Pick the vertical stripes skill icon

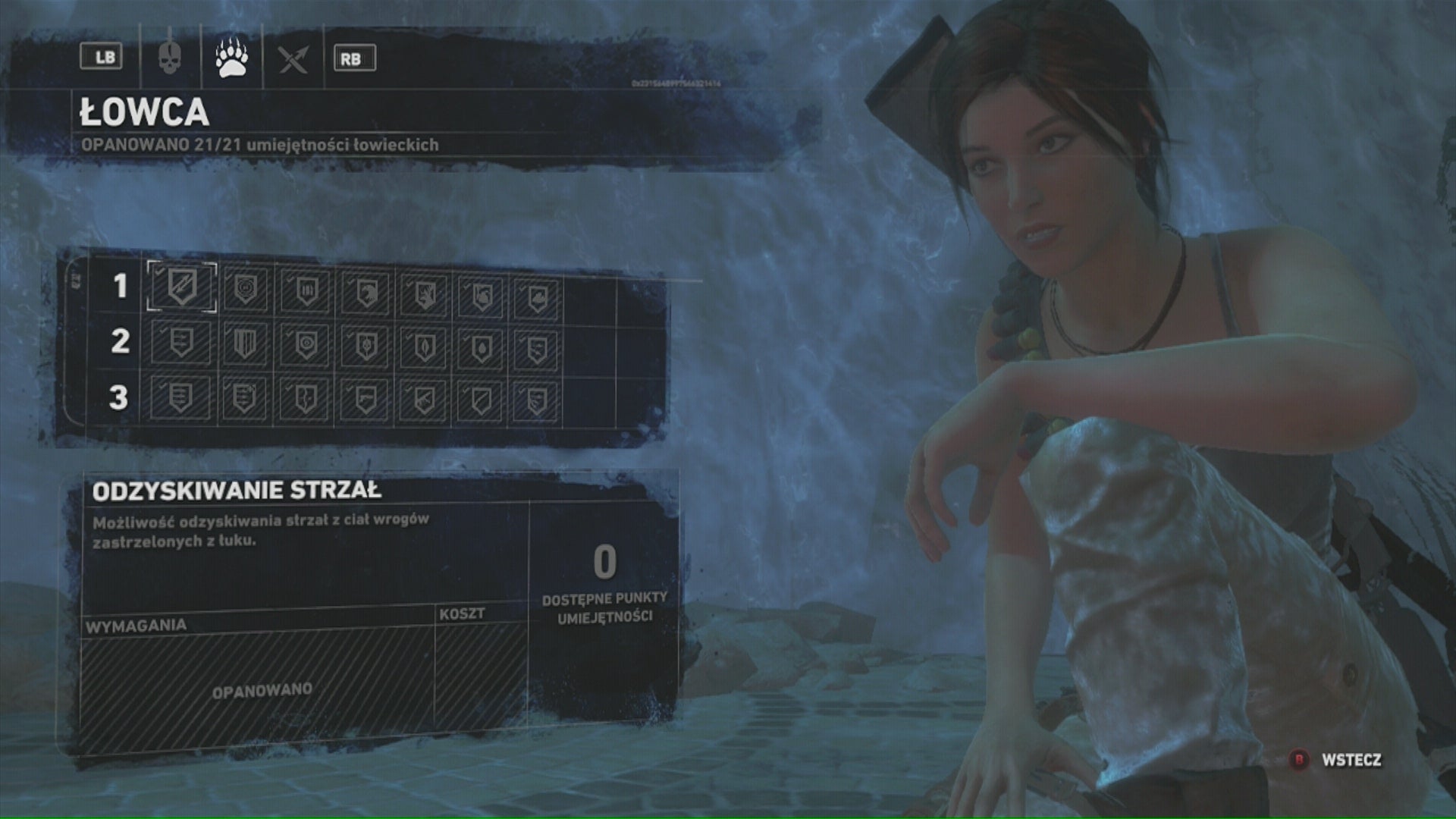tap(244, 344)
